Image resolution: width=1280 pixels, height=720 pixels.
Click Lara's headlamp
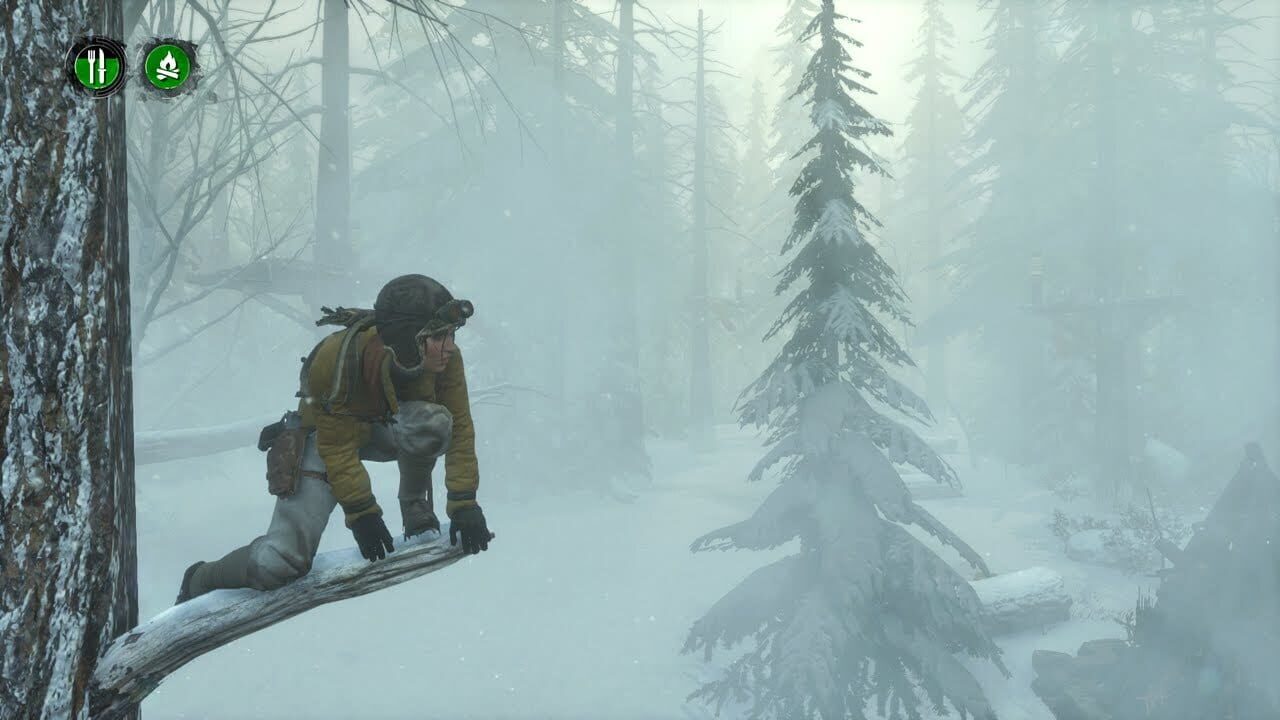coord(466,307)
